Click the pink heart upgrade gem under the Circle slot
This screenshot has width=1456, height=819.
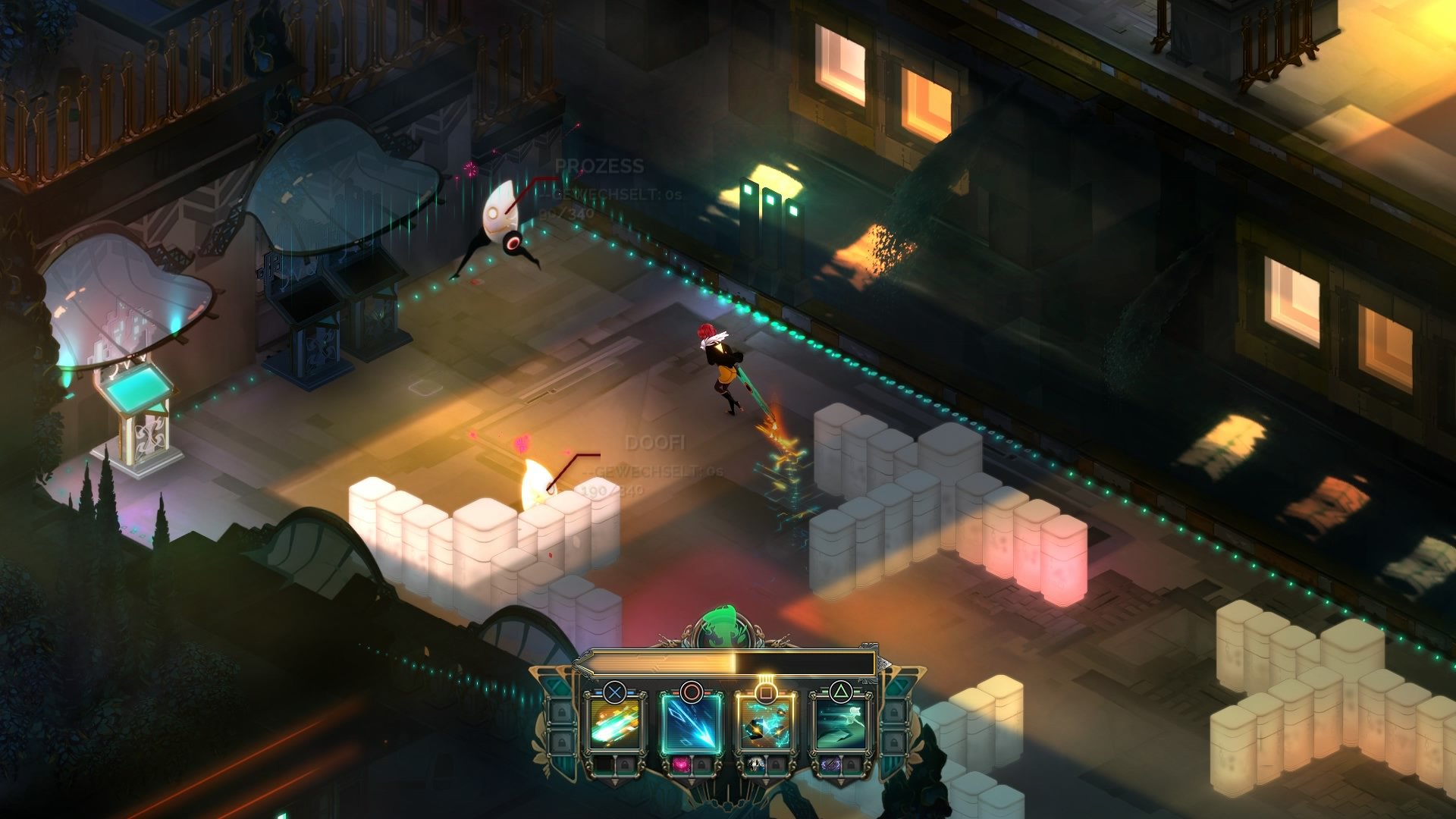pyautogui.click(x=682, y=765)
